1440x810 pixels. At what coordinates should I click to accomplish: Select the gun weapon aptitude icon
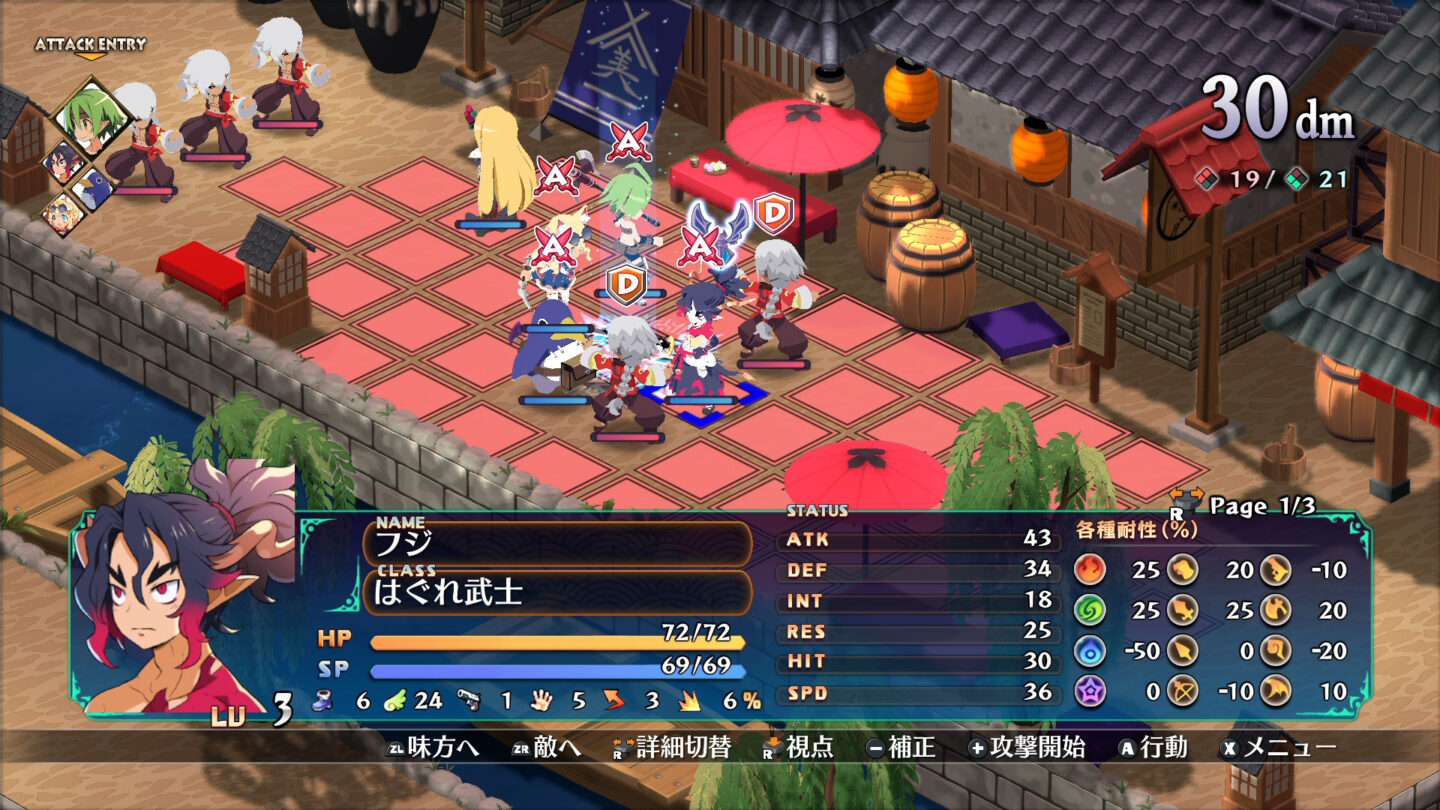[1275, 570]
